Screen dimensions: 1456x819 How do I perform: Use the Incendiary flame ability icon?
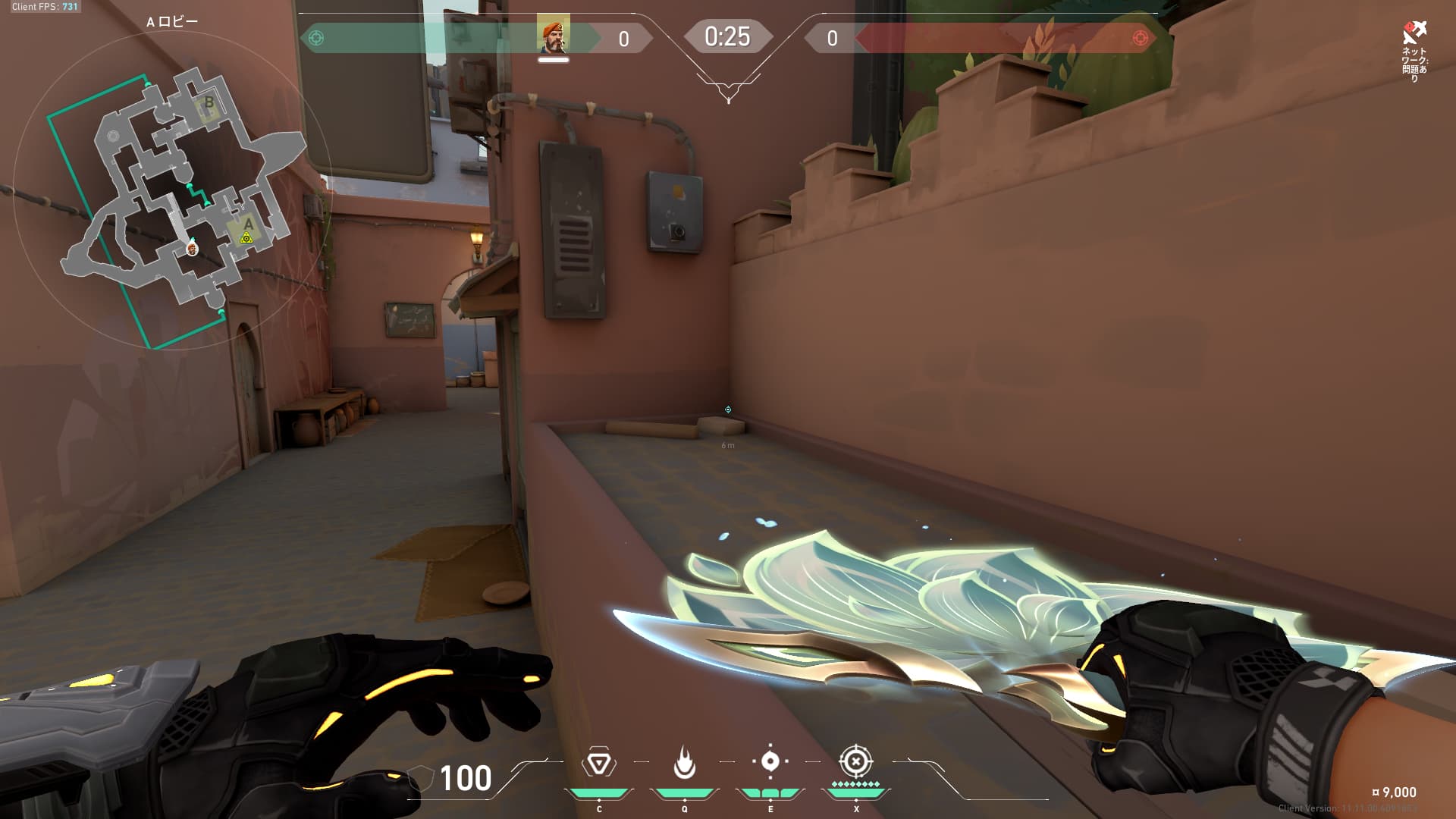pos(684,762)
